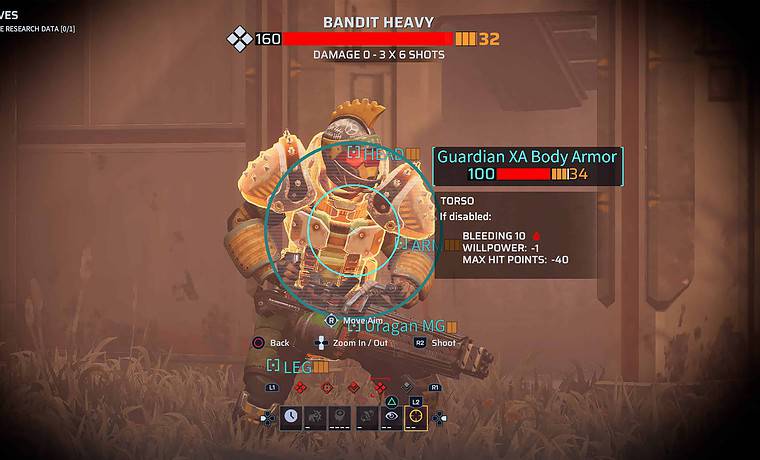This screenshot has height=460, width=760.
Task: Target the ARM body part label
Action: coord(420,244)
